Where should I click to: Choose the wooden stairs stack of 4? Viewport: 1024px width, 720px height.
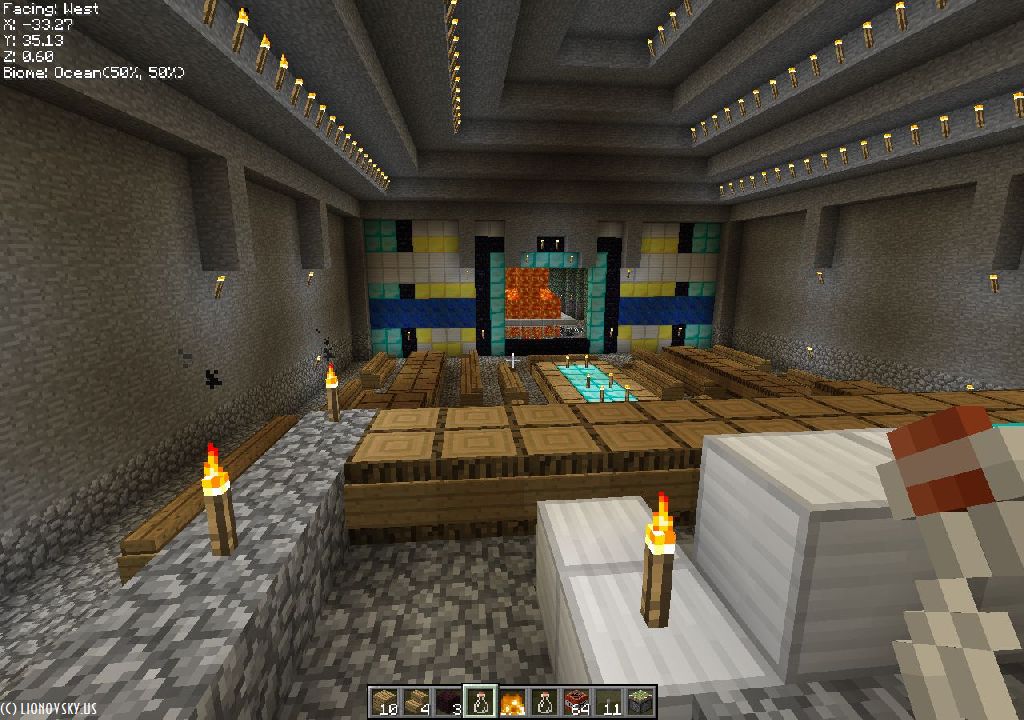(417, 702)
